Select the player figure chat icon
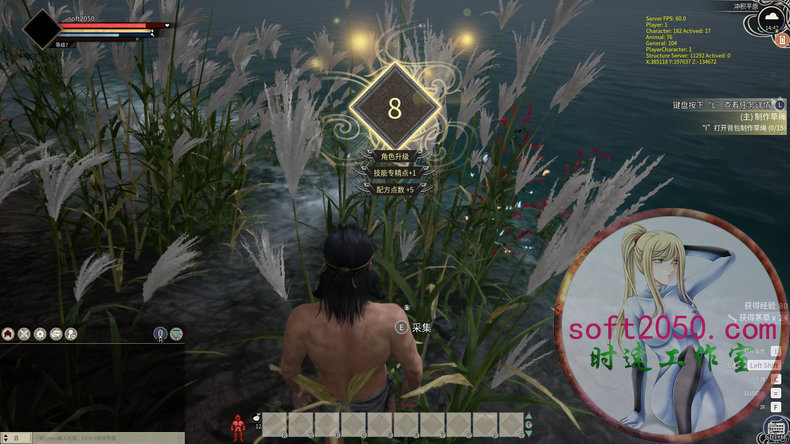790x444 pixels. point(71,333)
